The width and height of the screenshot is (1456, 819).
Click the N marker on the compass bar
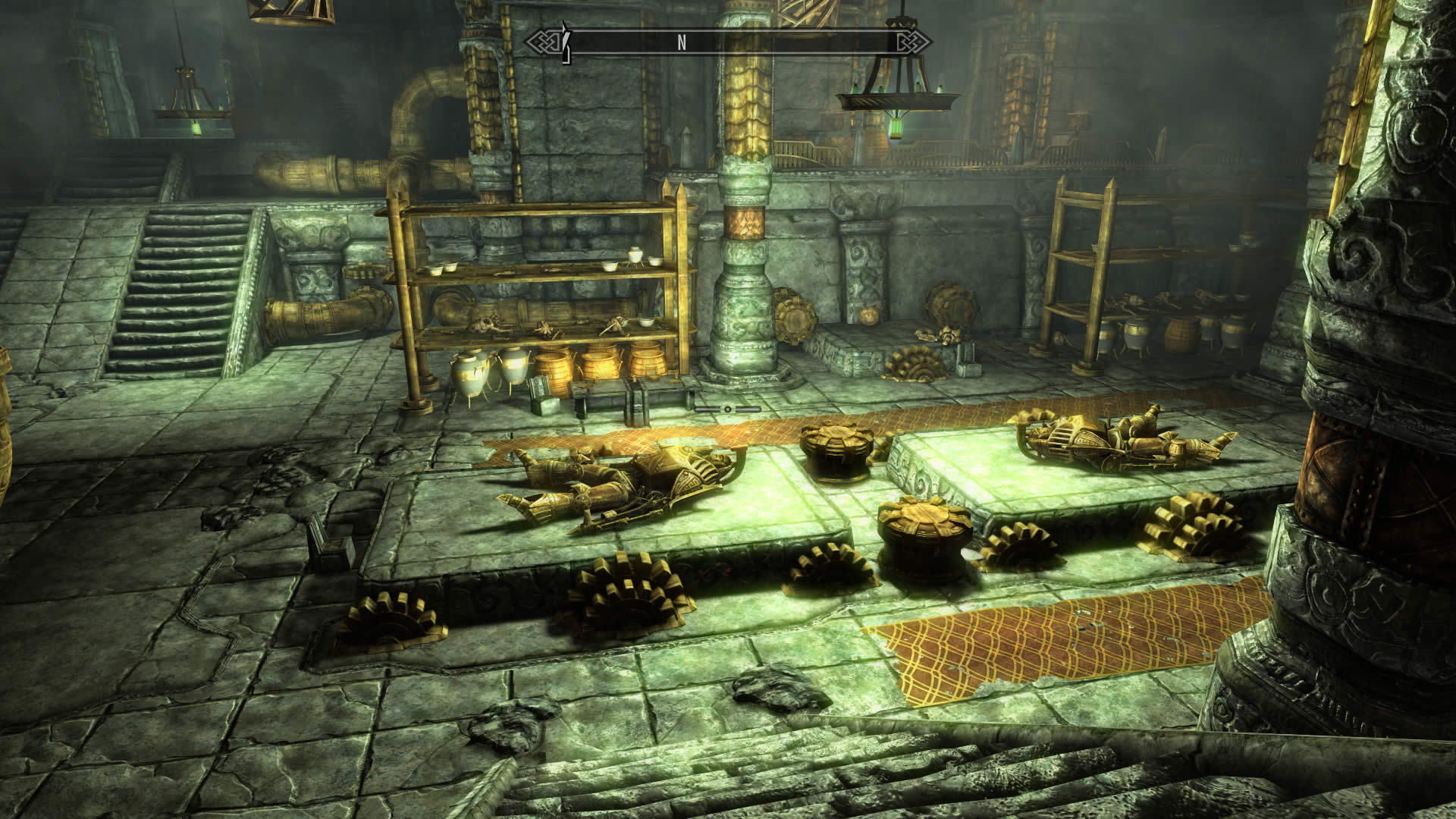[682, 42]
